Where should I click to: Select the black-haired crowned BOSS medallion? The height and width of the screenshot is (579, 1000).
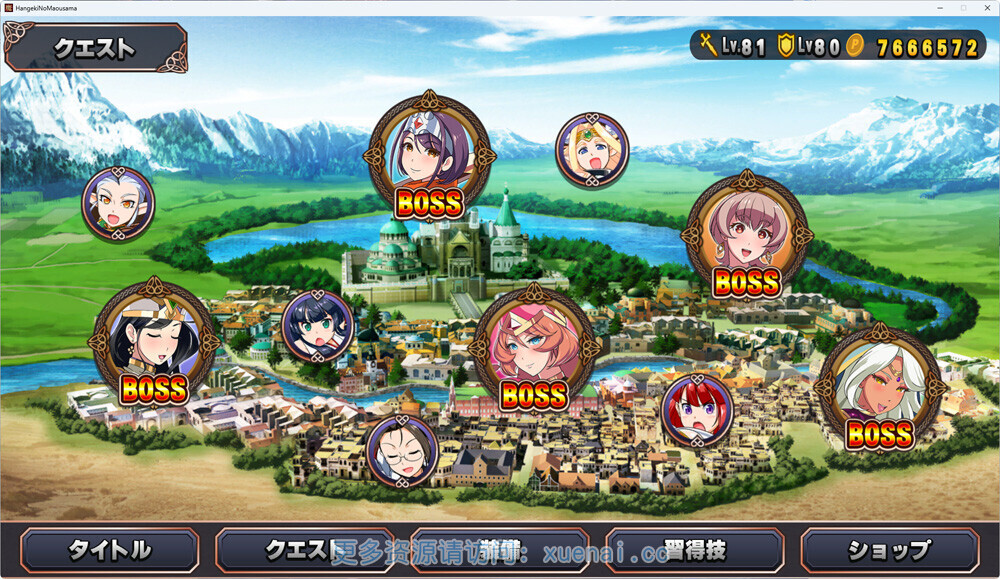pos(154,341)
